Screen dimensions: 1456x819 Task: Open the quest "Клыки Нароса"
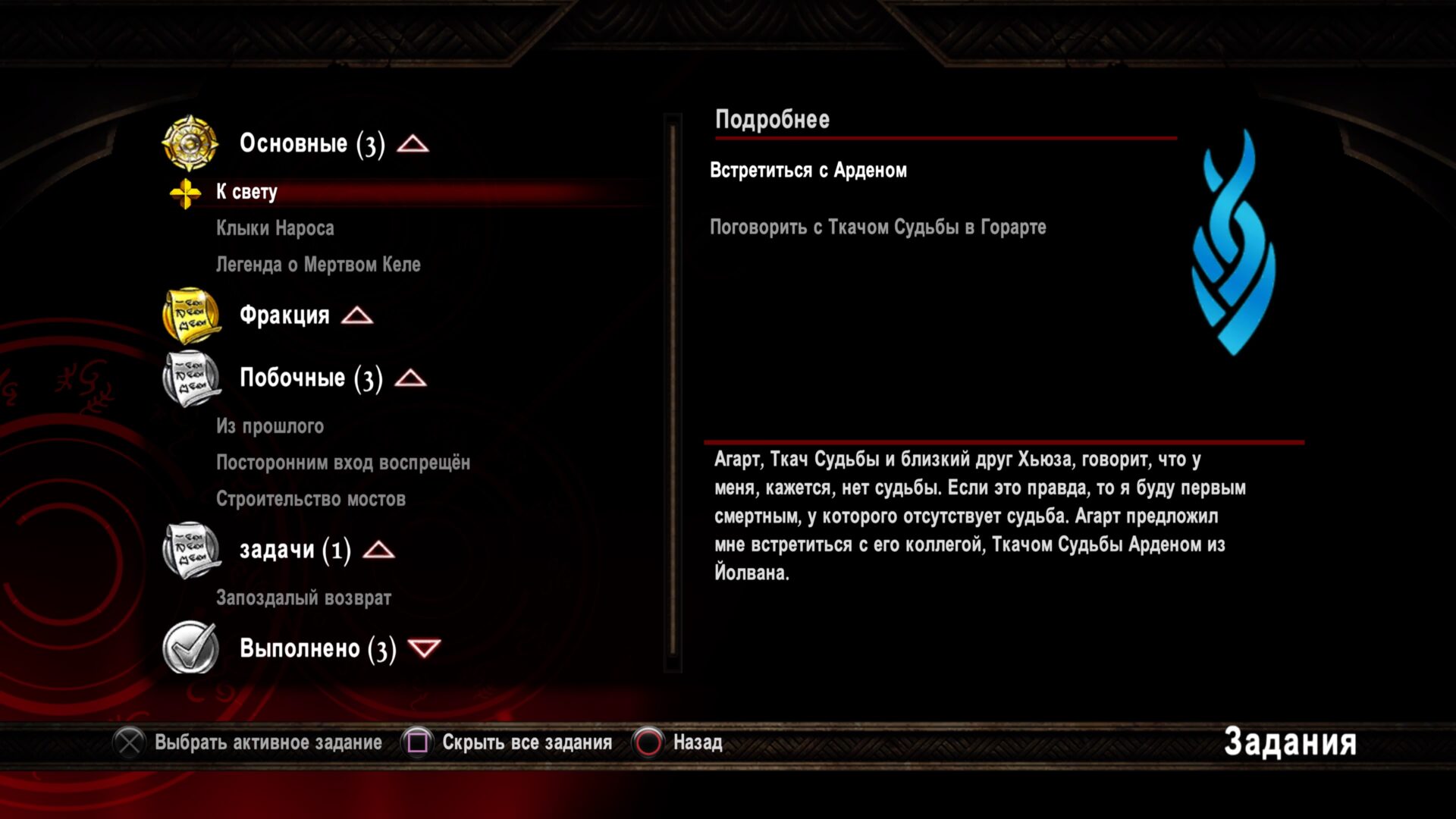275,228
